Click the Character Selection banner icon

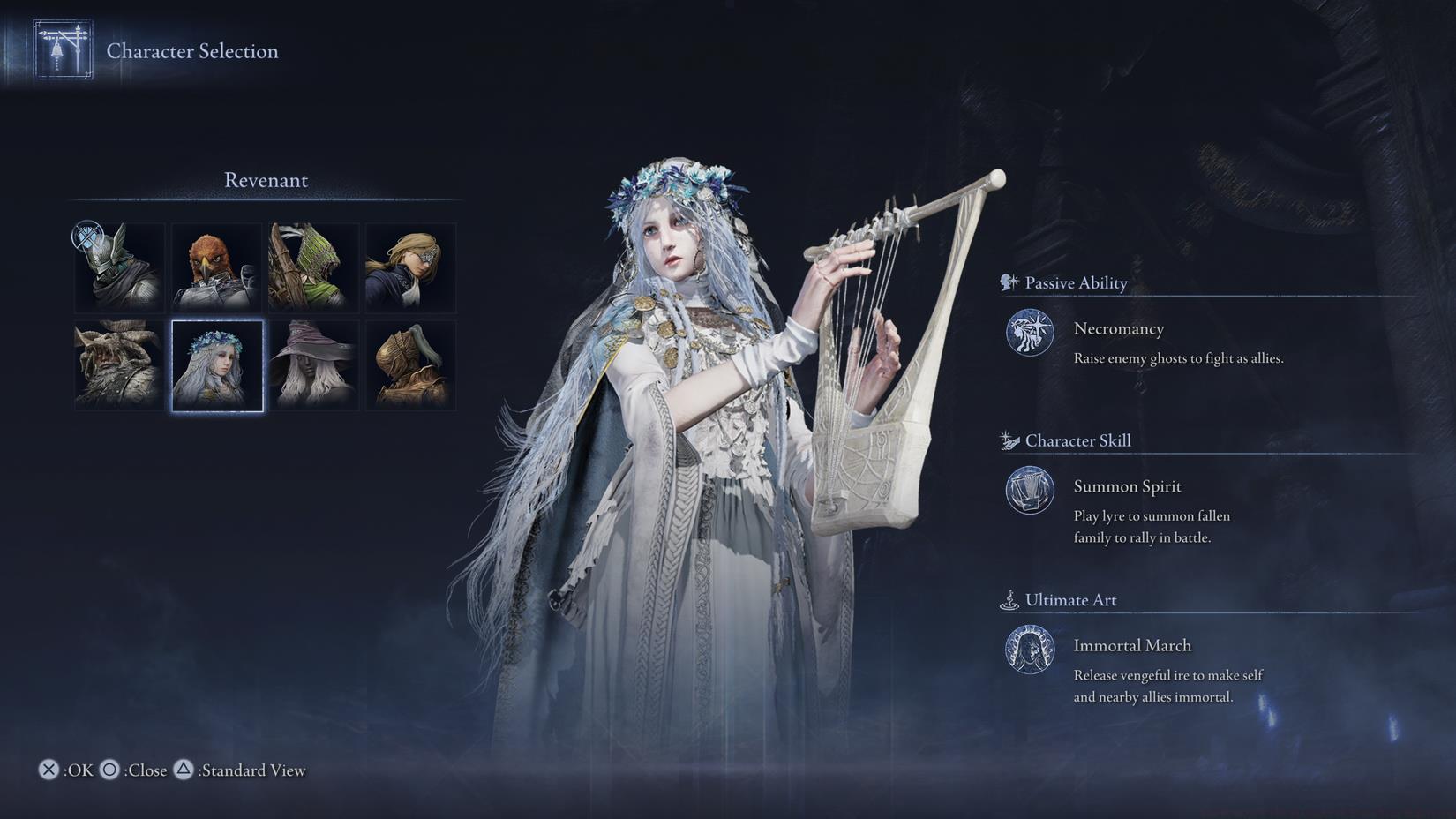tap(62, 50)
